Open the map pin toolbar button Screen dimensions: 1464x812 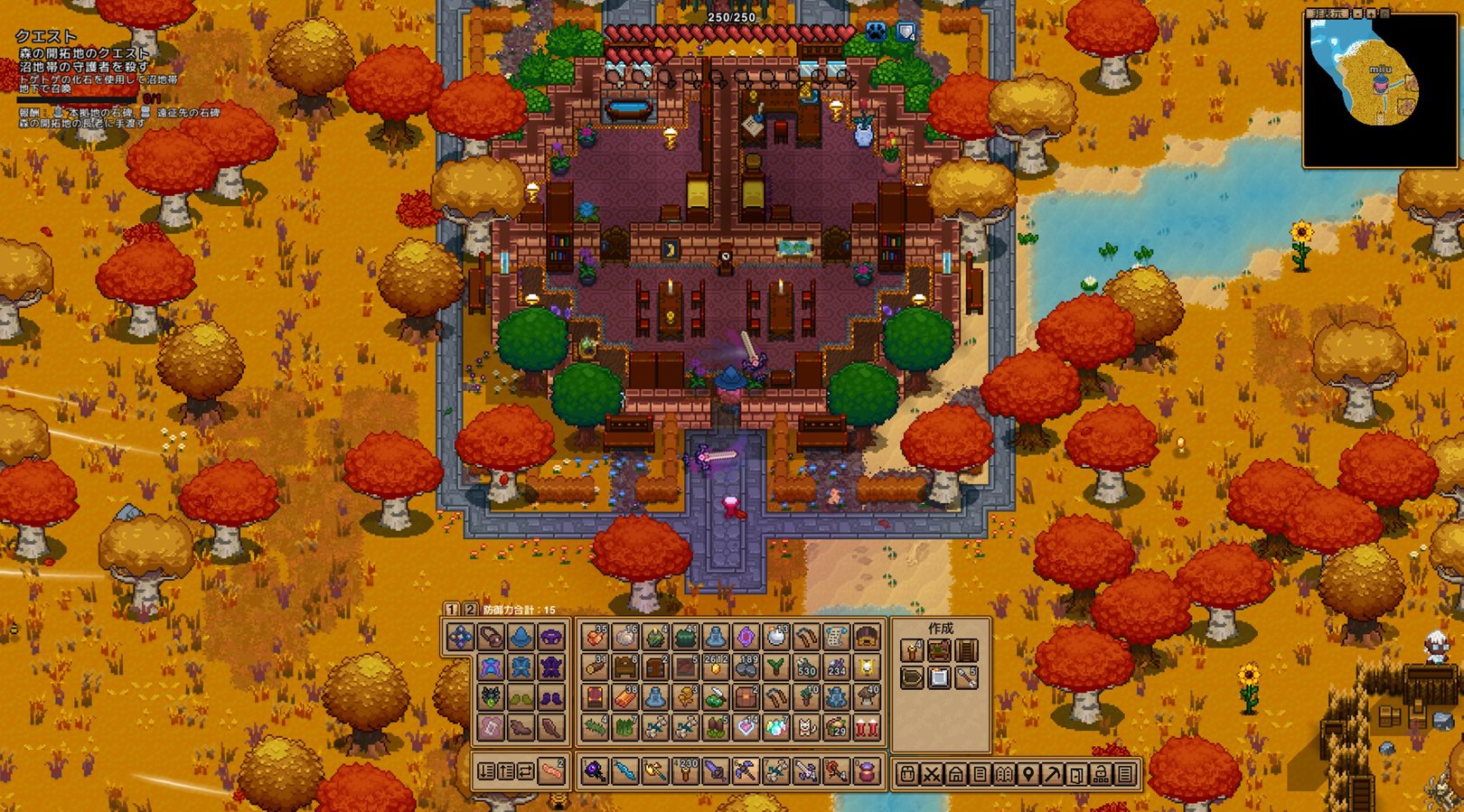click(1028, 774)
